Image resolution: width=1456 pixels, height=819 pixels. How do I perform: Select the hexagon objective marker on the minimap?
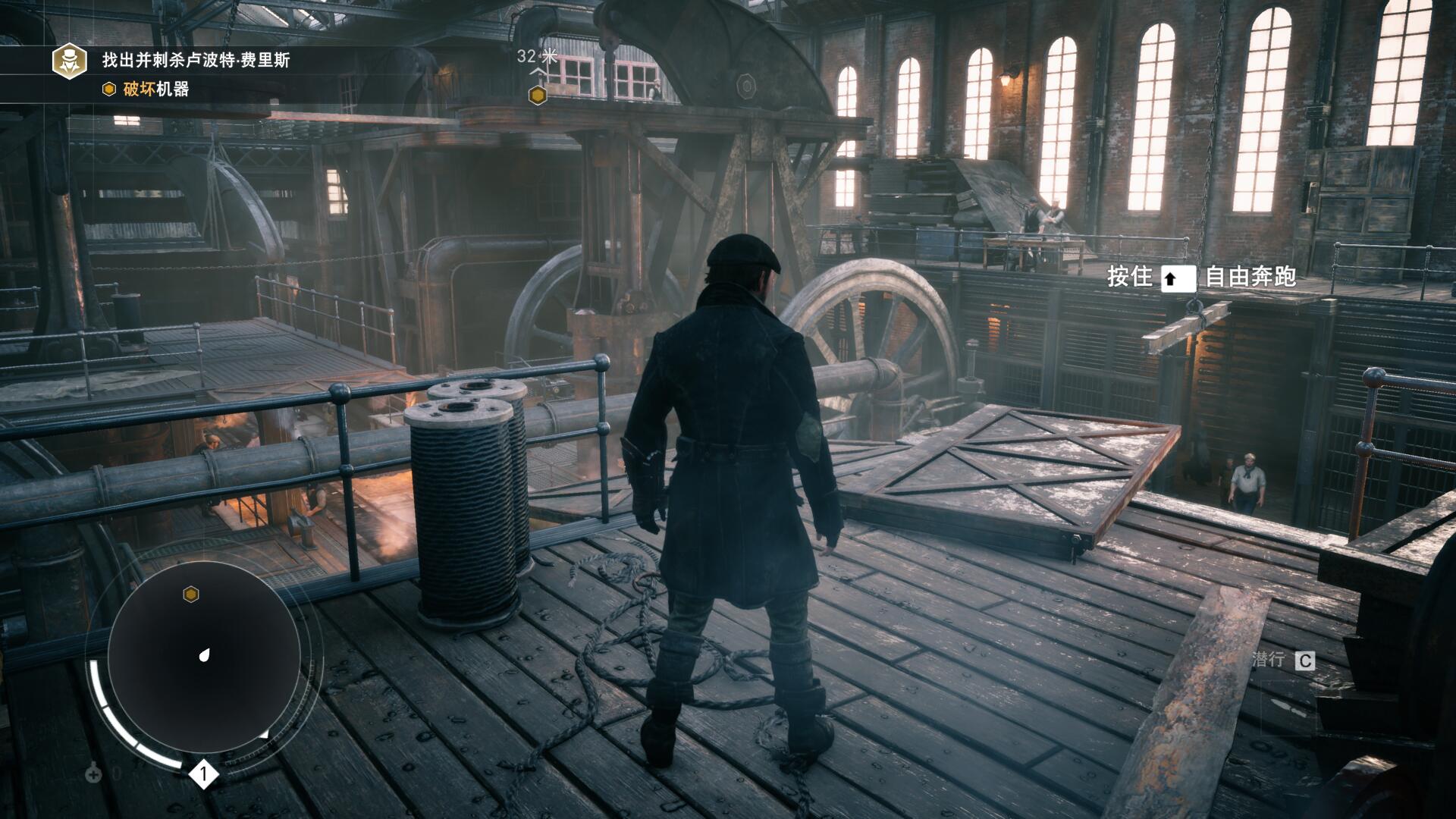pyautogui.click(x=191, y=594)
